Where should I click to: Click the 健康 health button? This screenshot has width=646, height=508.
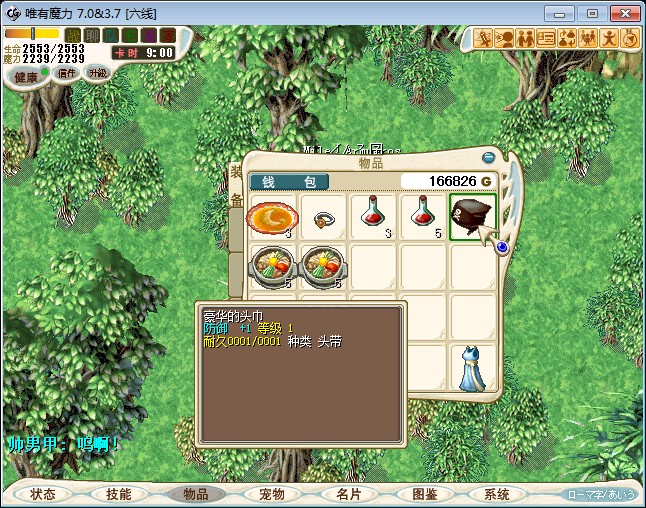[26, 77]
